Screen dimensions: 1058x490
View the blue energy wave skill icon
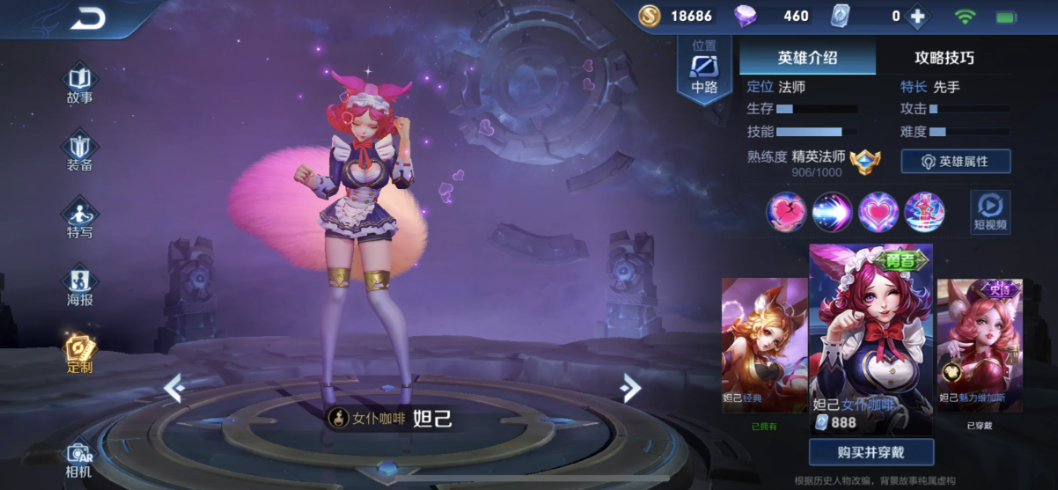pos(832,212)
